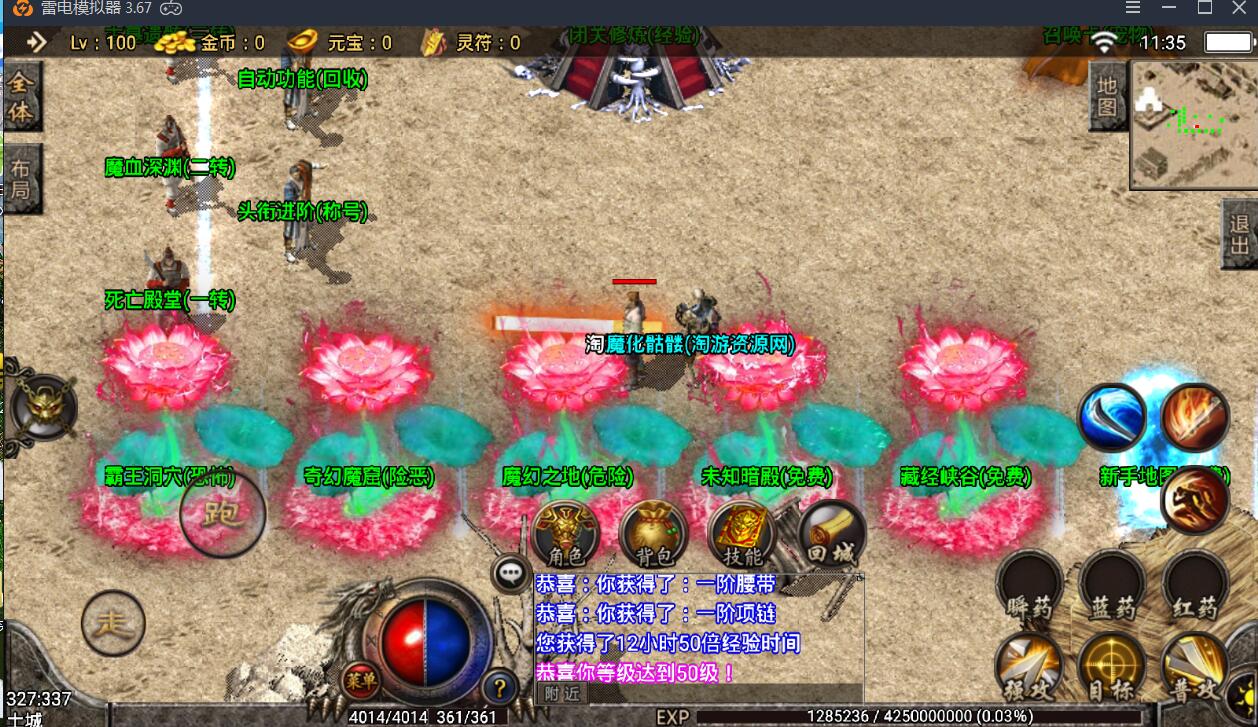
Task: Open the 角色 character panel
Action: click(565, 535)
